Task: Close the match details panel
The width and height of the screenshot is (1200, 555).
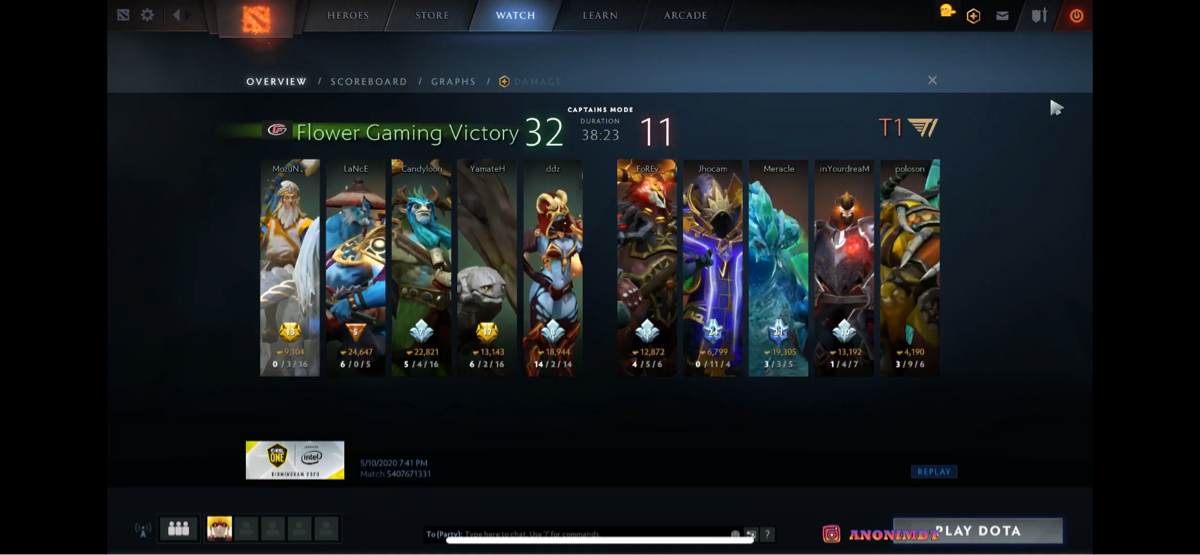Action: coord(932,80)
